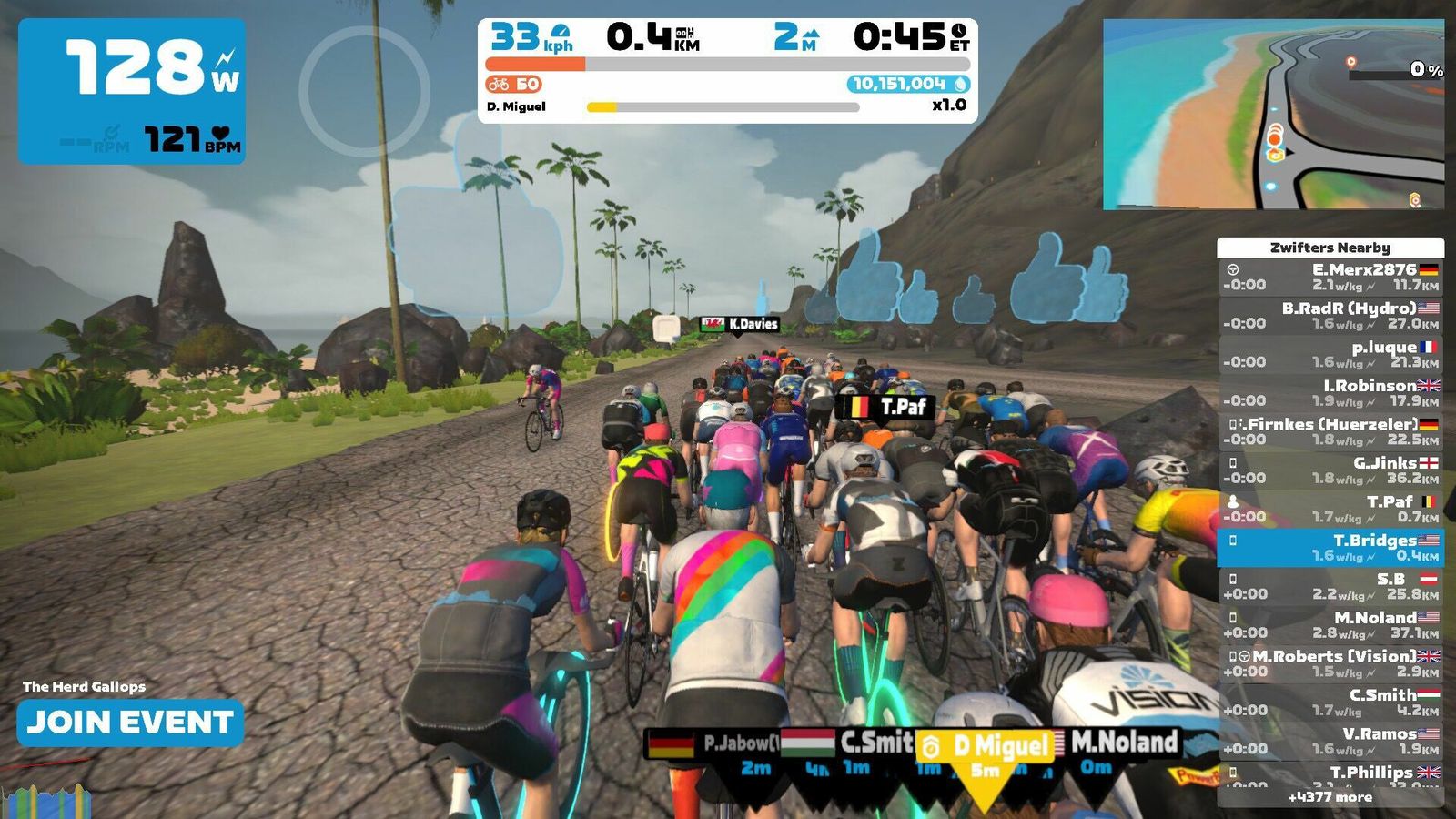Click the blue power and heart-rate panel
The image size is (1456, 819).
click(x=132, y=91)
